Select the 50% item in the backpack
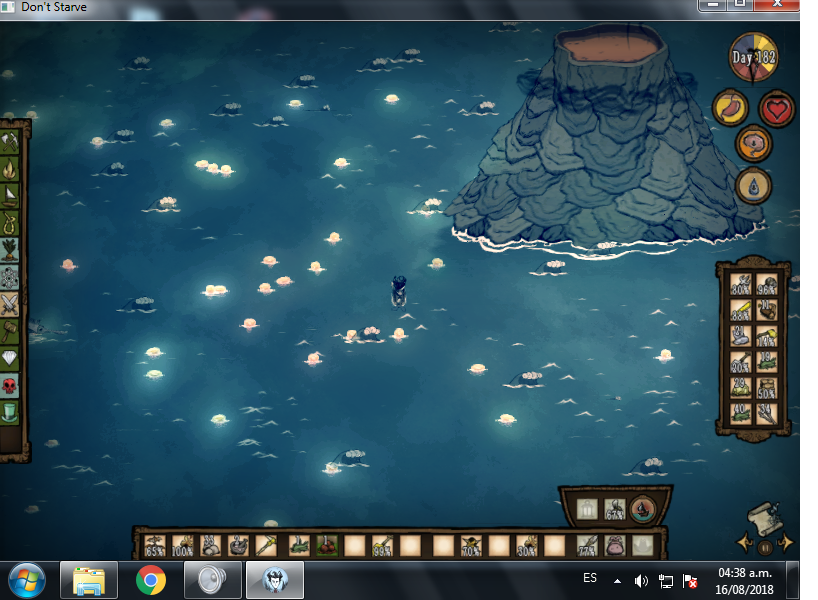Screen dimensions: 818x600 tap(767, 389)
